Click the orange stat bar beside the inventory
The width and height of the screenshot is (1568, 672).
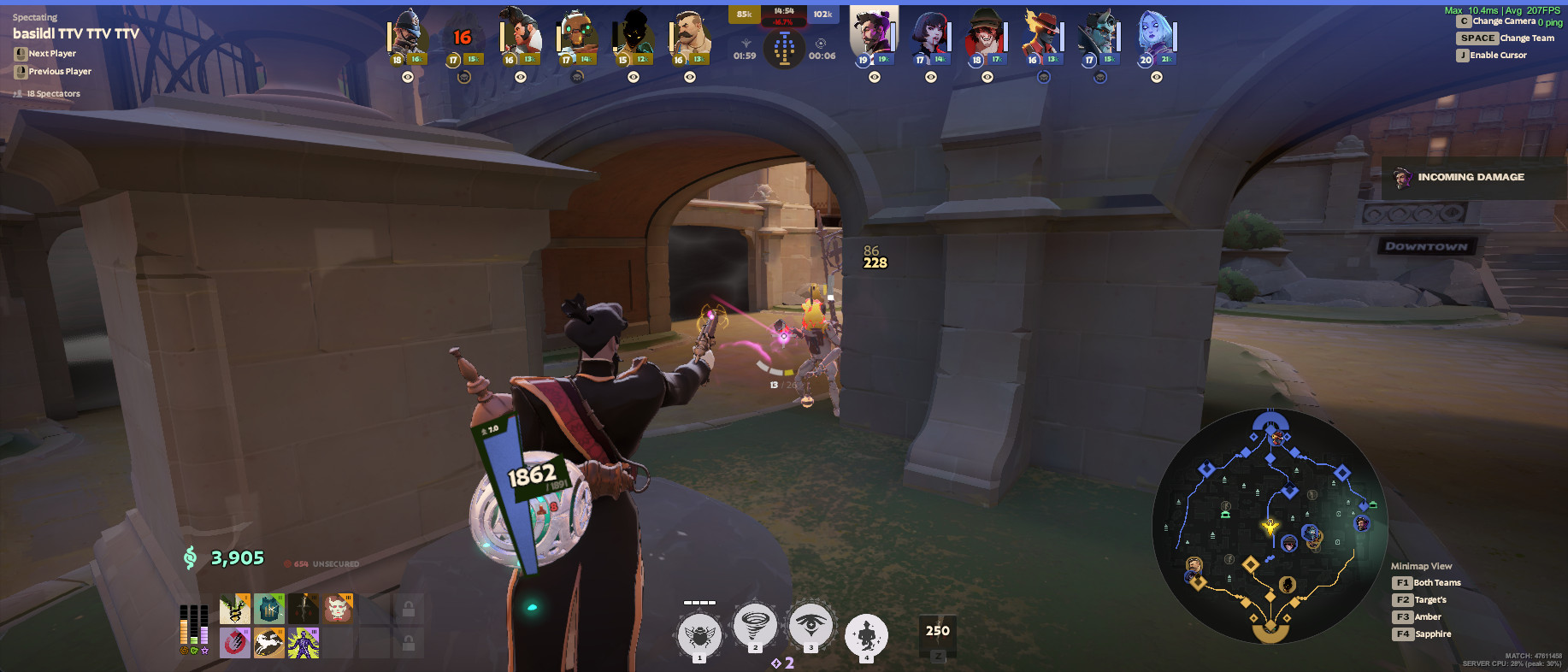coord(184,632)
